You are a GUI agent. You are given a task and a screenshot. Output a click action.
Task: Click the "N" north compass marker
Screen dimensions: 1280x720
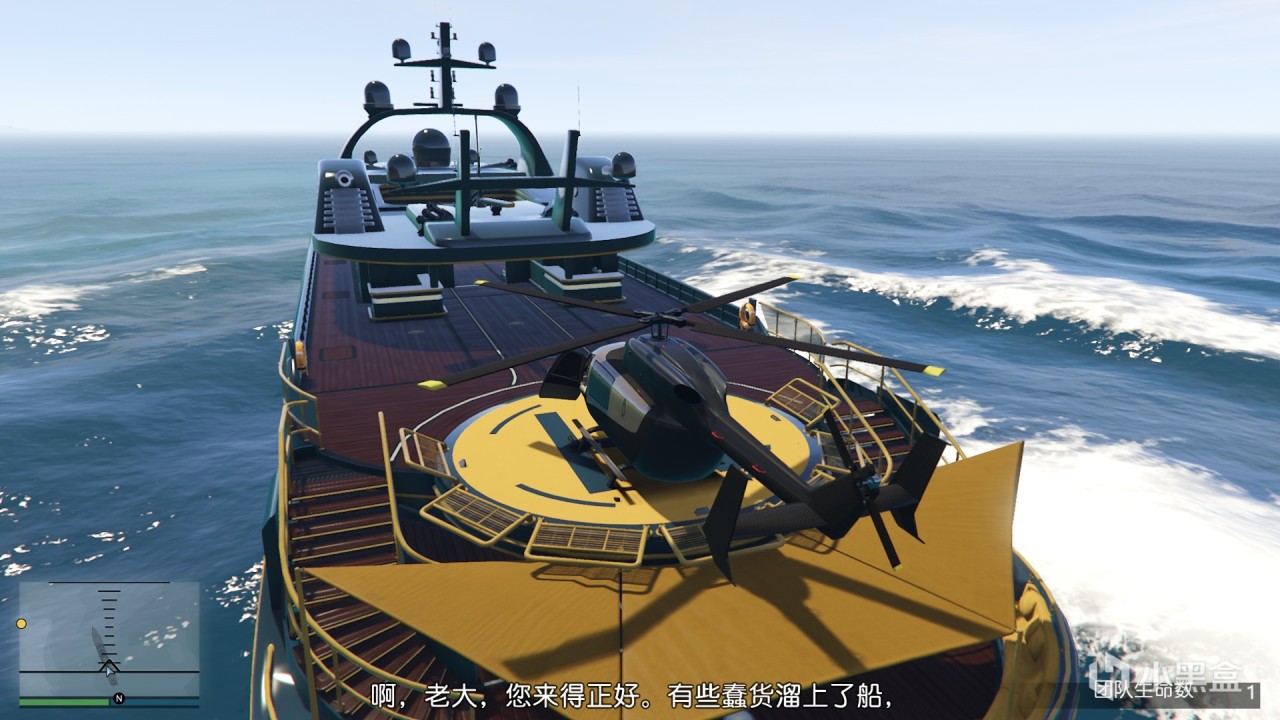(x=118, y=698)
